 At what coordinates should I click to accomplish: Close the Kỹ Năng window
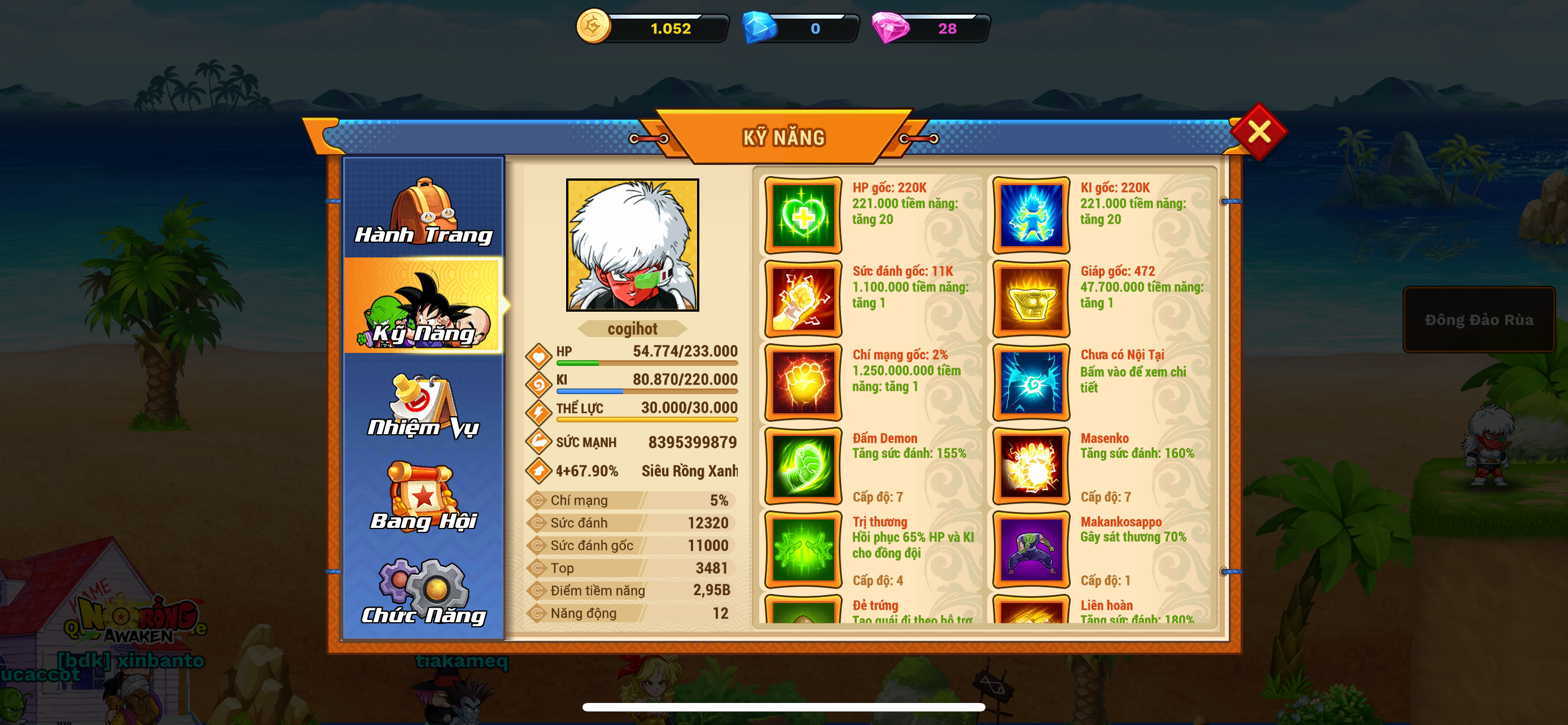(x=1258, y=132)
